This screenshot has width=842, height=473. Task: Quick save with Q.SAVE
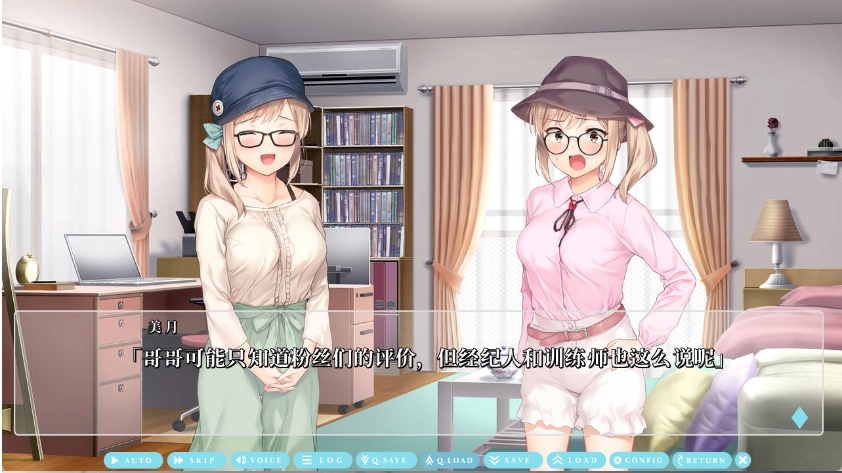point(386,460)
